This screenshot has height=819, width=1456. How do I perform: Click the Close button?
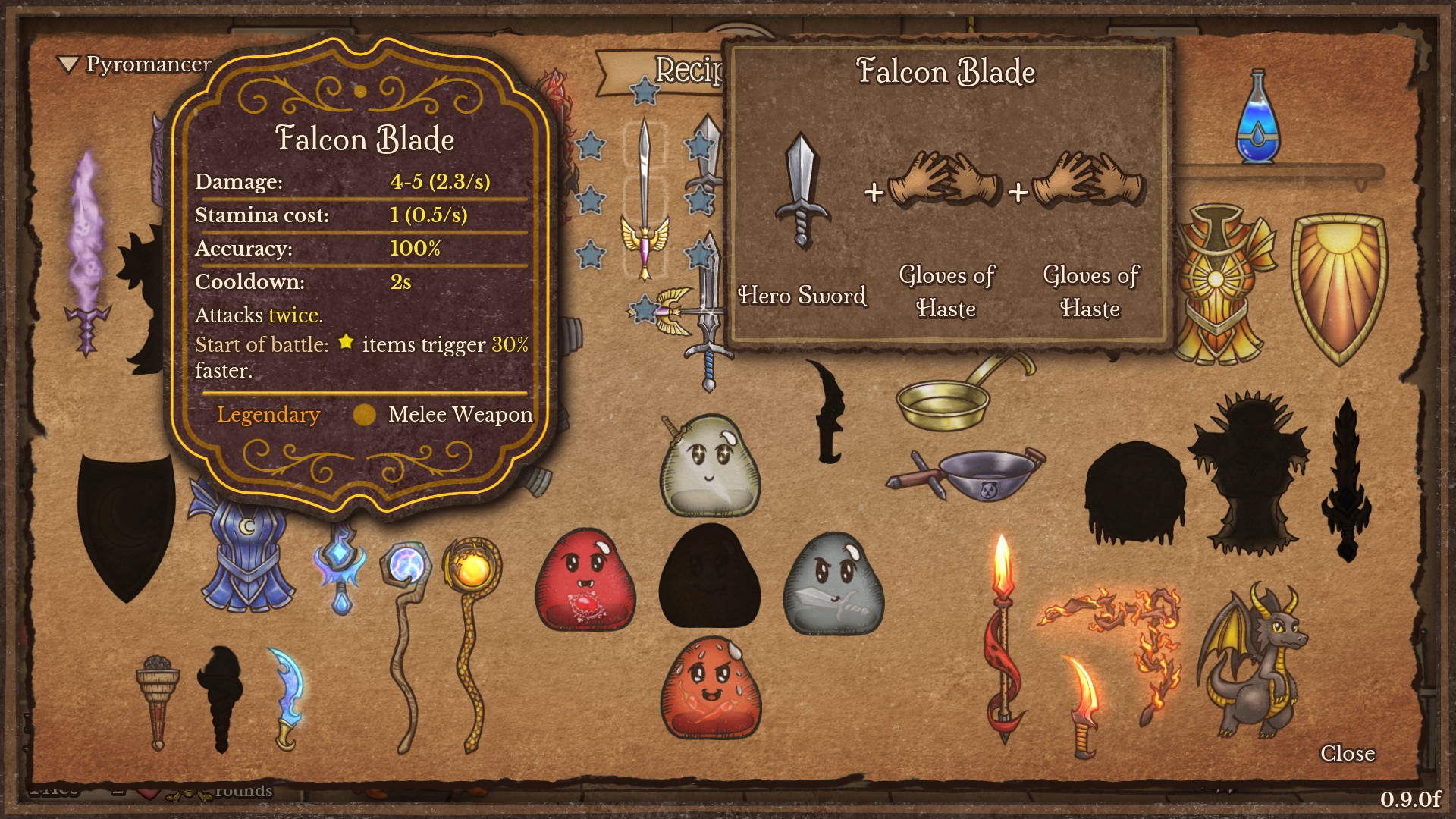1348,754
